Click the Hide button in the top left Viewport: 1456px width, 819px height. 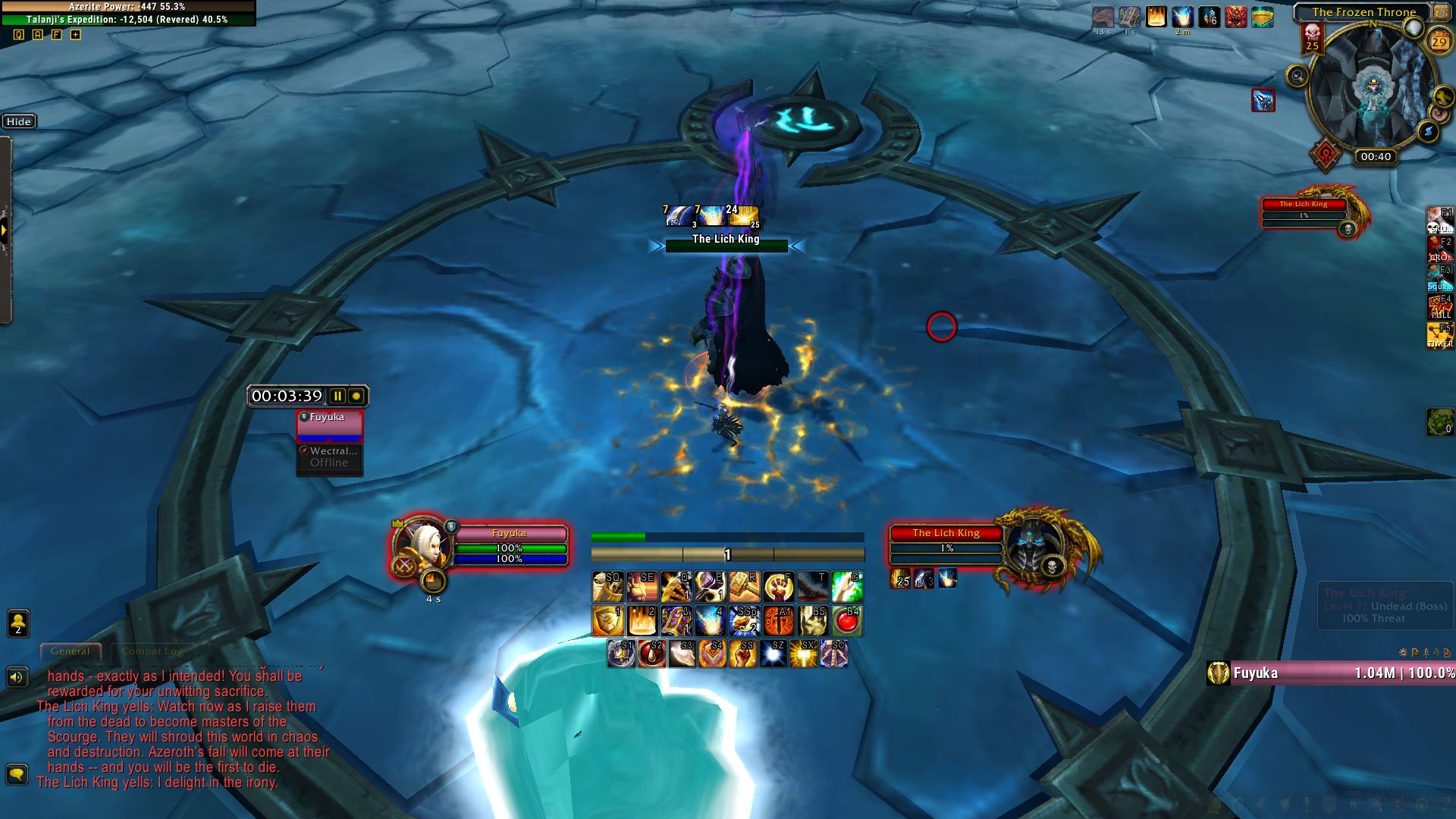[x=19, y=121]
